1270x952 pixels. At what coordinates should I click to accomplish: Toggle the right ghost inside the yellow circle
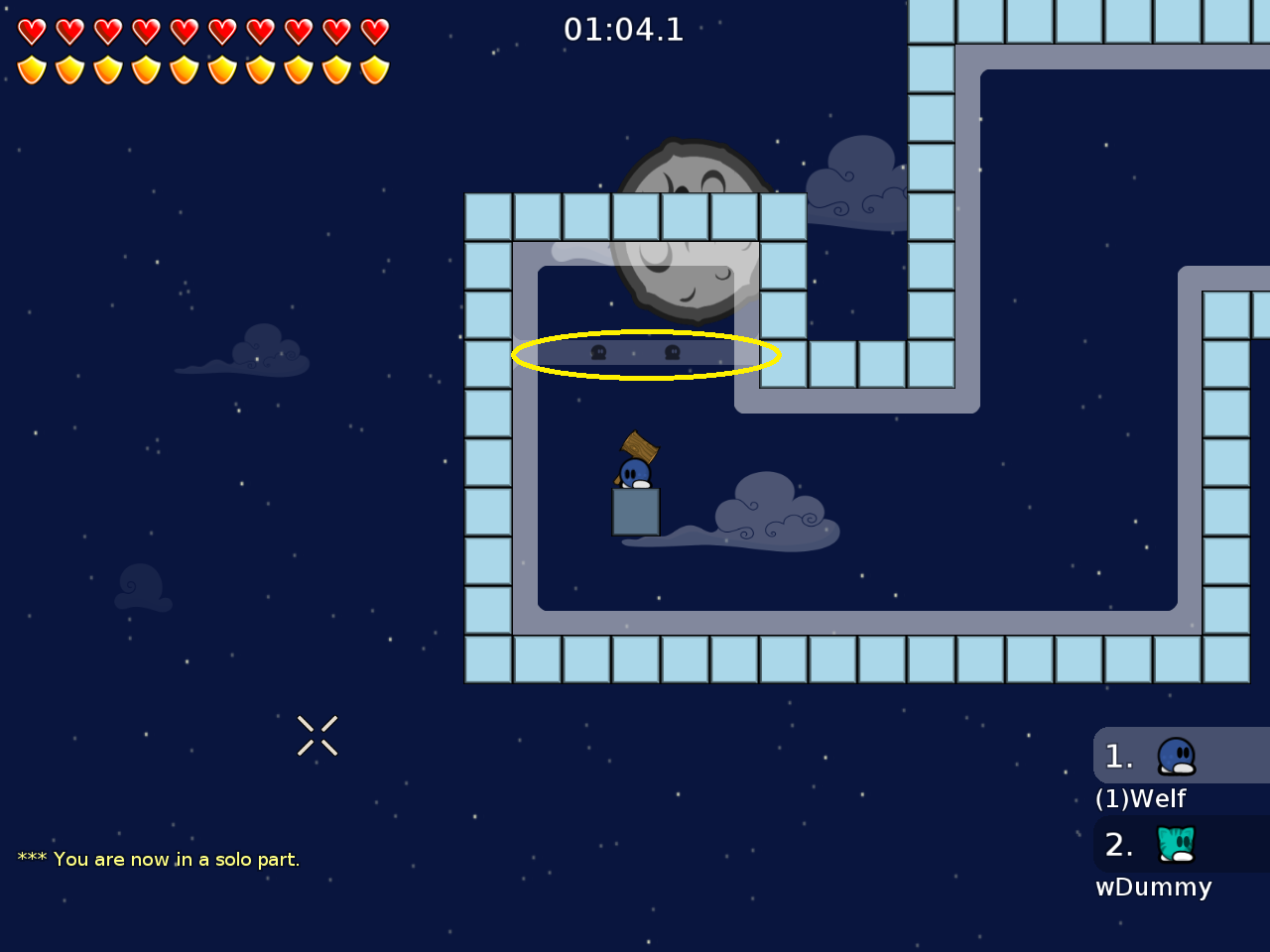tap(671, 353)
